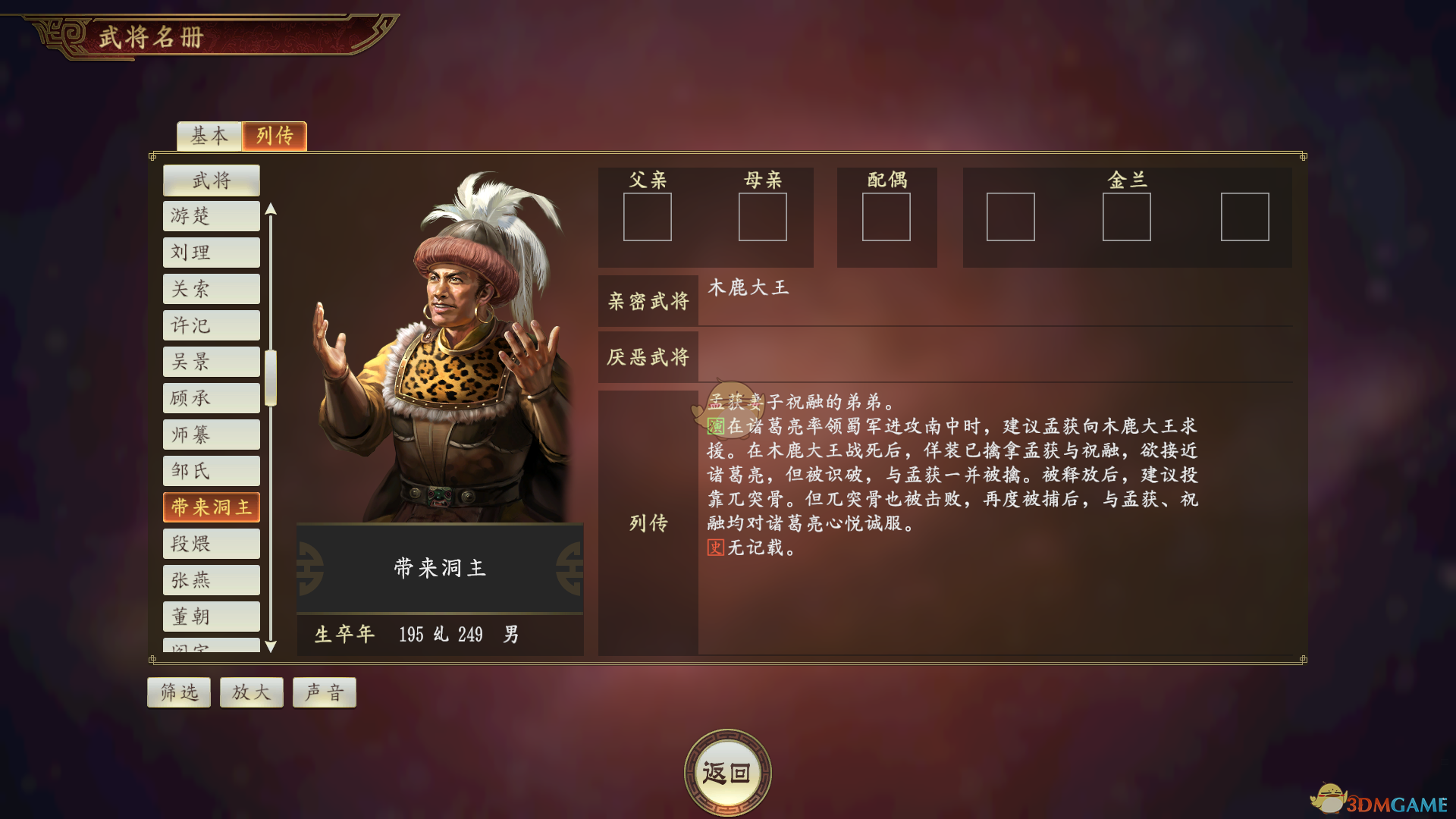Click the 武将 header above the officer list

[211, 180]
